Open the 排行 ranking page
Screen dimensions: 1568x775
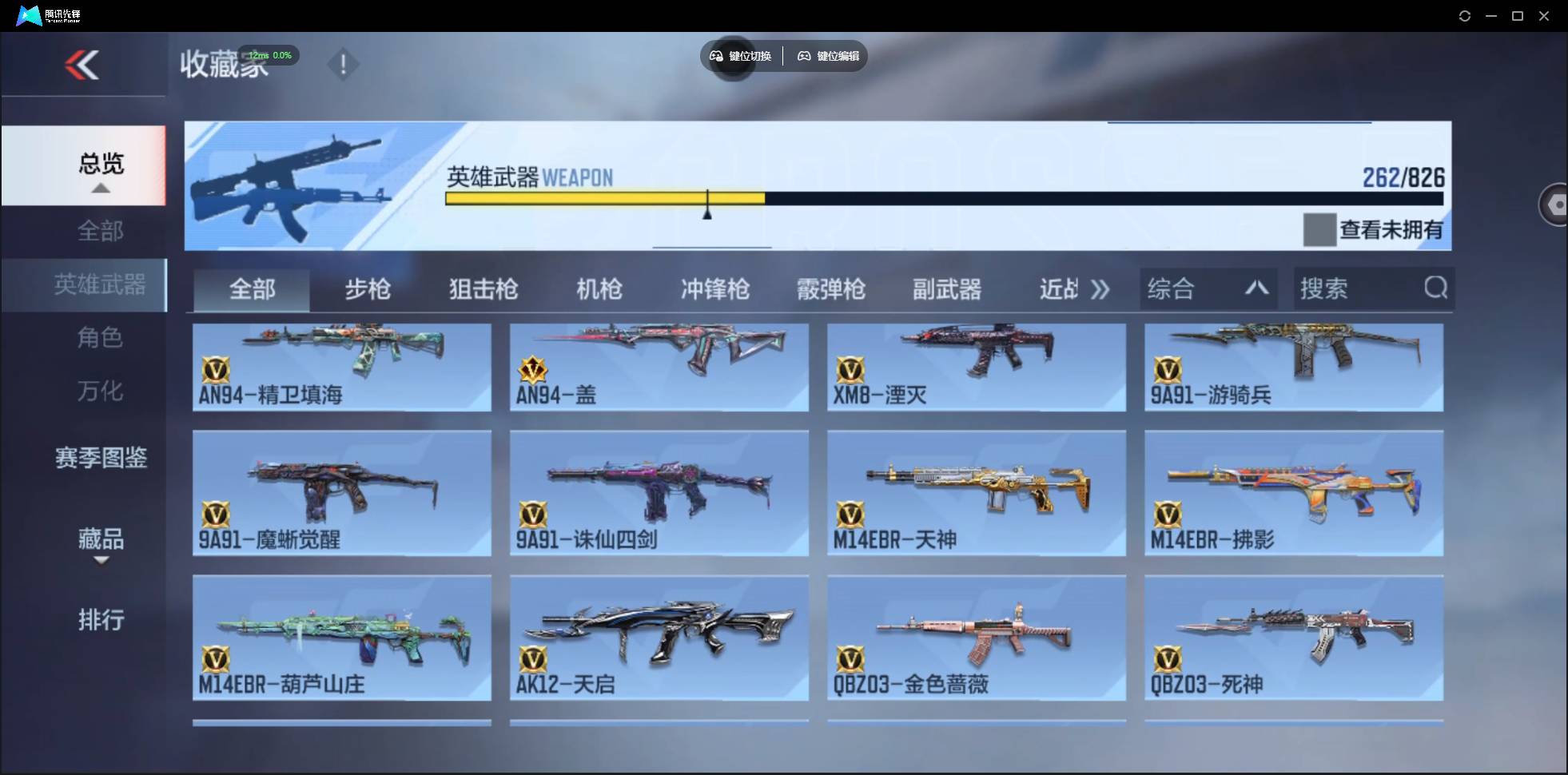click(x=100, y=620)
